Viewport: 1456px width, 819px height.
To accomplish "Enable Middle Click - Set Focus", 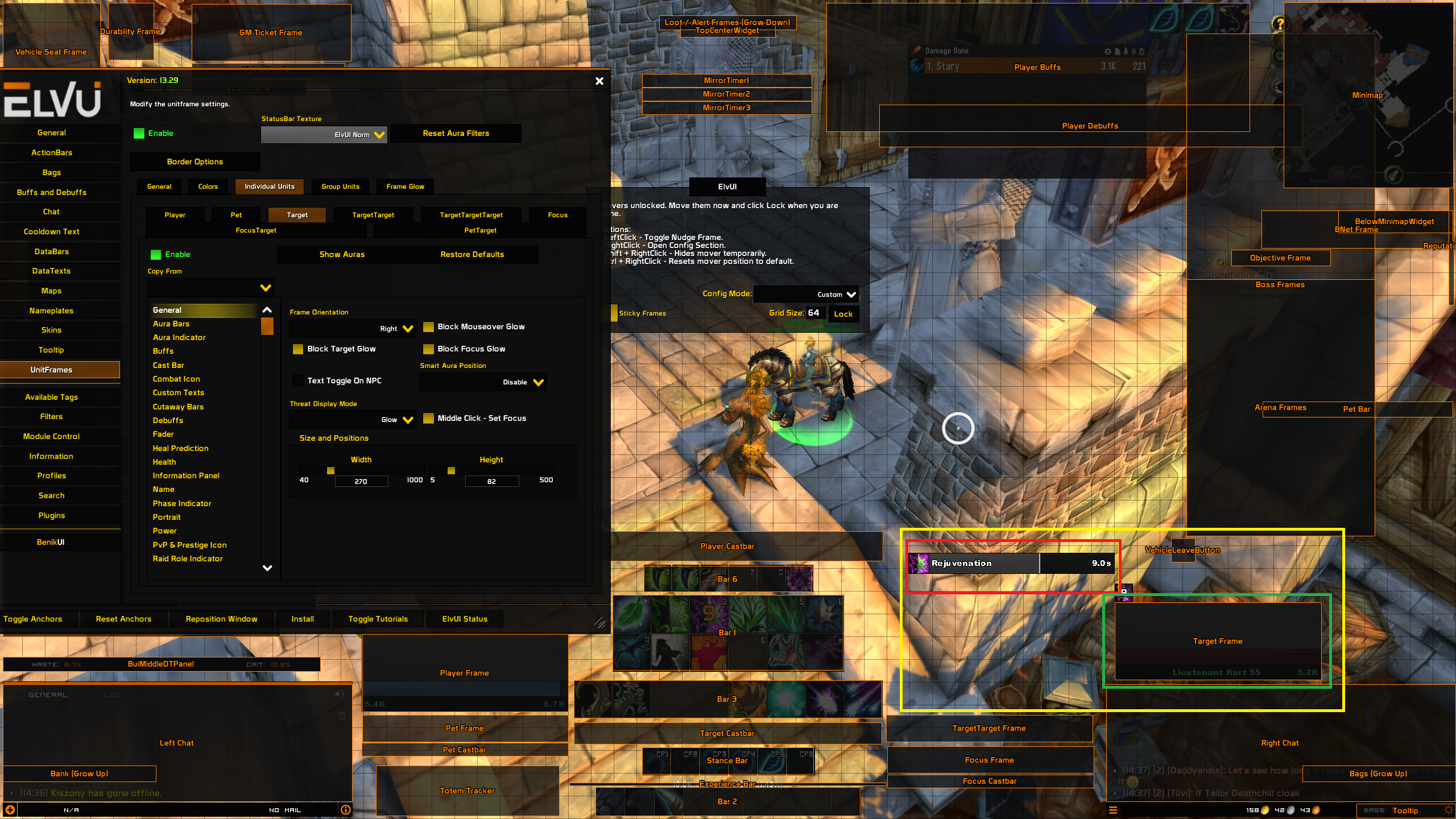I will point(429,419).
